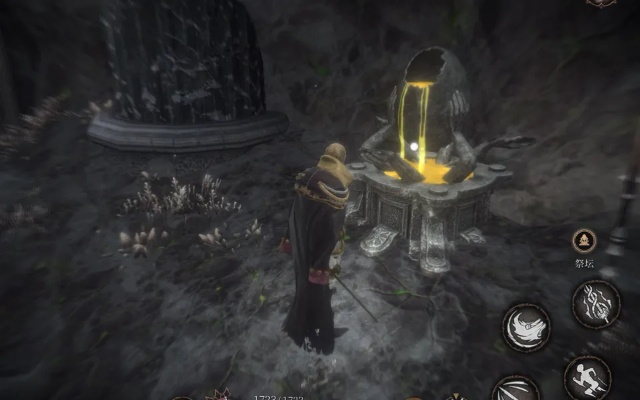Image resolution: width=640 pixels, height=400 pixels.
Task: Use the crescent slash attack skill
Action: (526, 327)
